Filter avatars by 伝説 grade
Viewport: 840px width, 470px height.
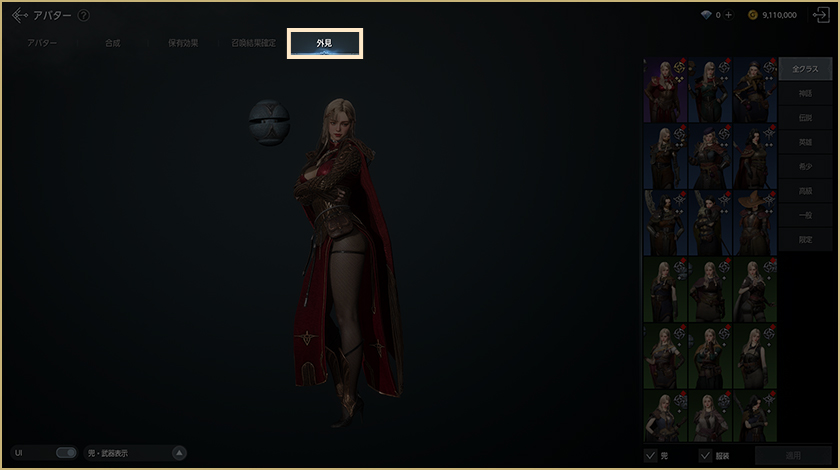[x=804, y=118]
